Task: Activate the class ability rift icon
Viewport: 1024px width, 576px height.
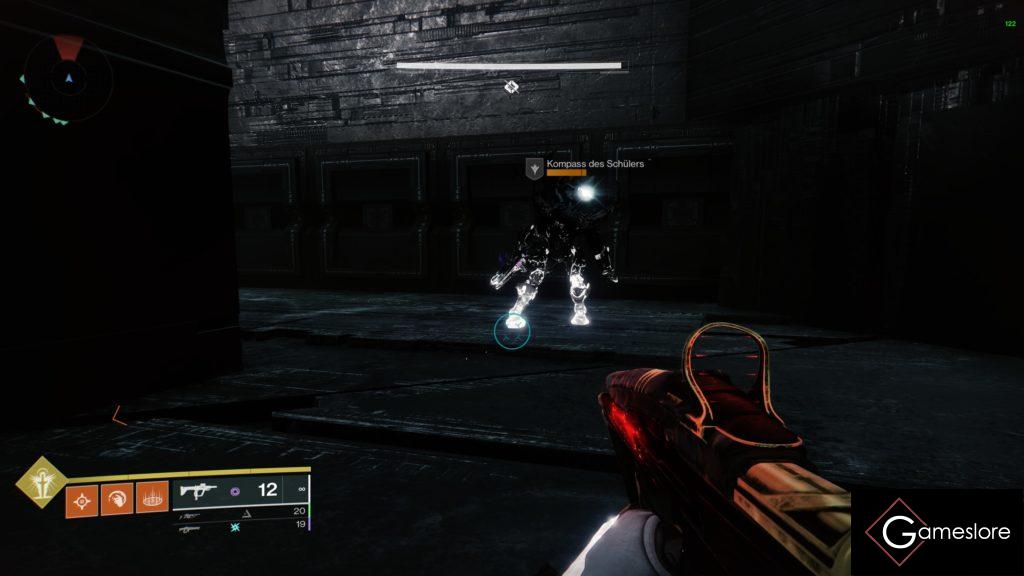Action: (x=152, y=497)
